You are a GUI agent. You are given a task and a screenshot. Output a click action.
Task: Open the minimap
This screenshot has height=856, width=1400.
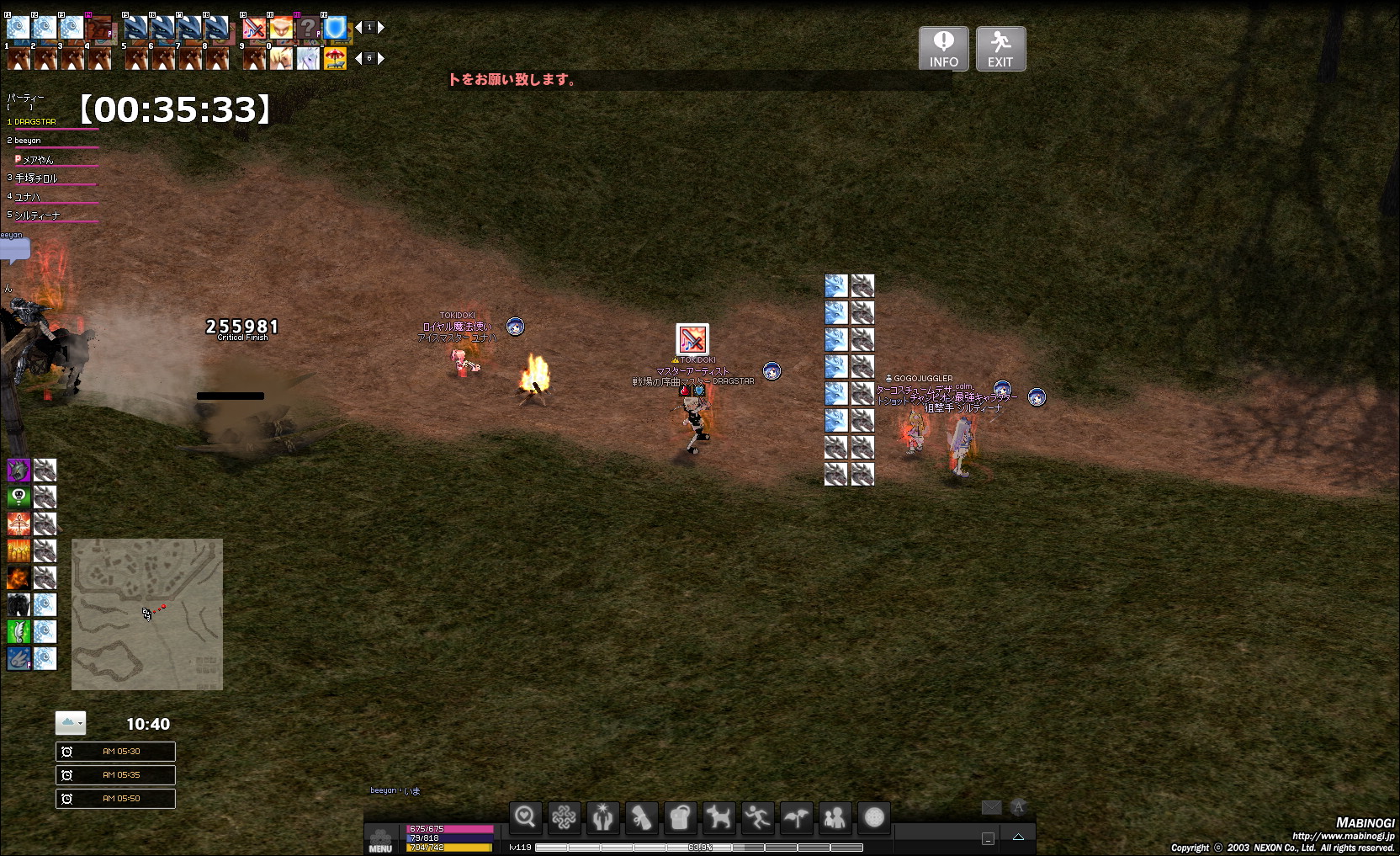pyautogui.click(x=147, y=614)
